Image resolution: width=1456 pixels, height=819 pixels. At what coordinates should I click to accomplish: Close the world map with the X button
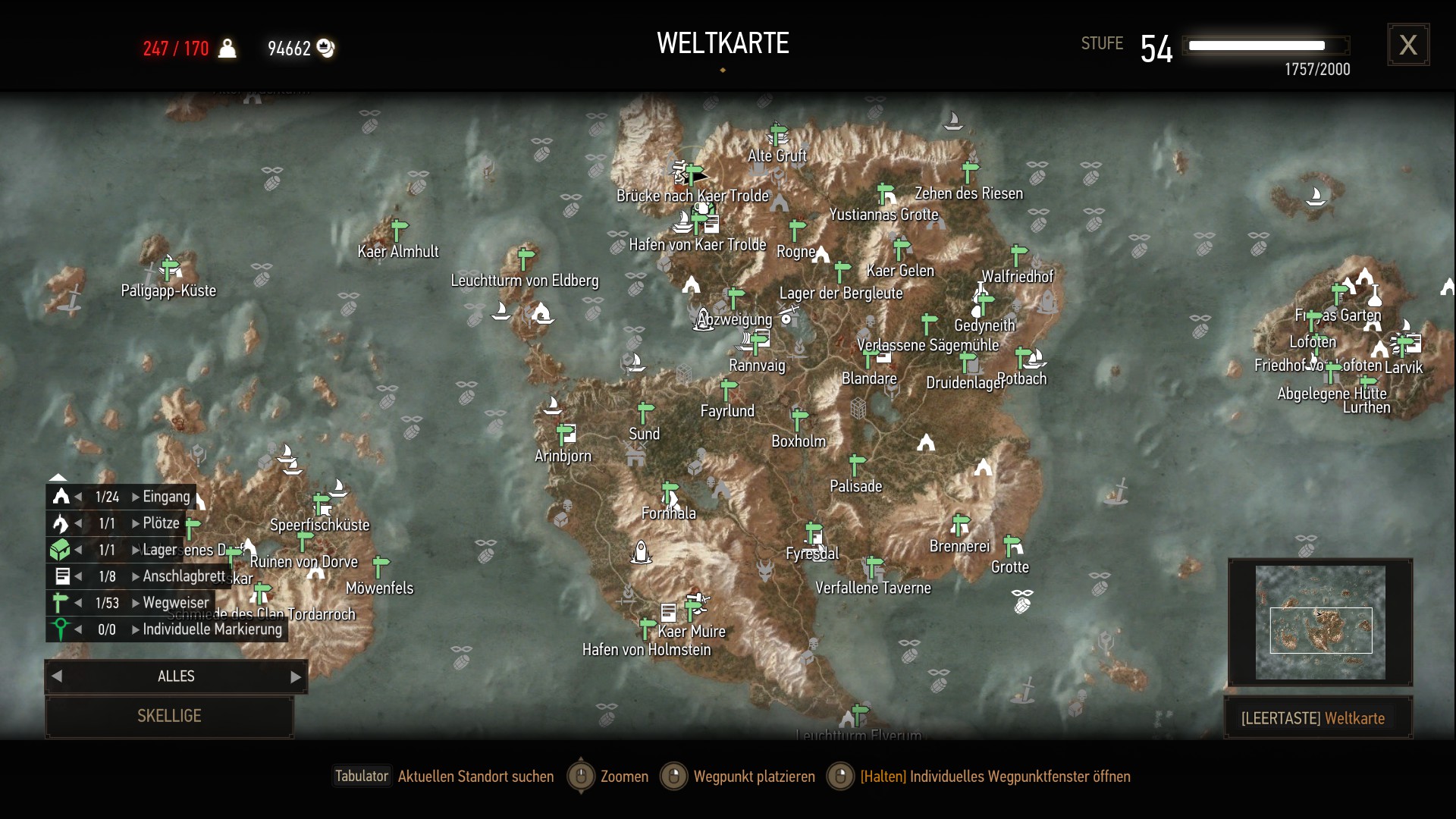tap(1408, 45)
